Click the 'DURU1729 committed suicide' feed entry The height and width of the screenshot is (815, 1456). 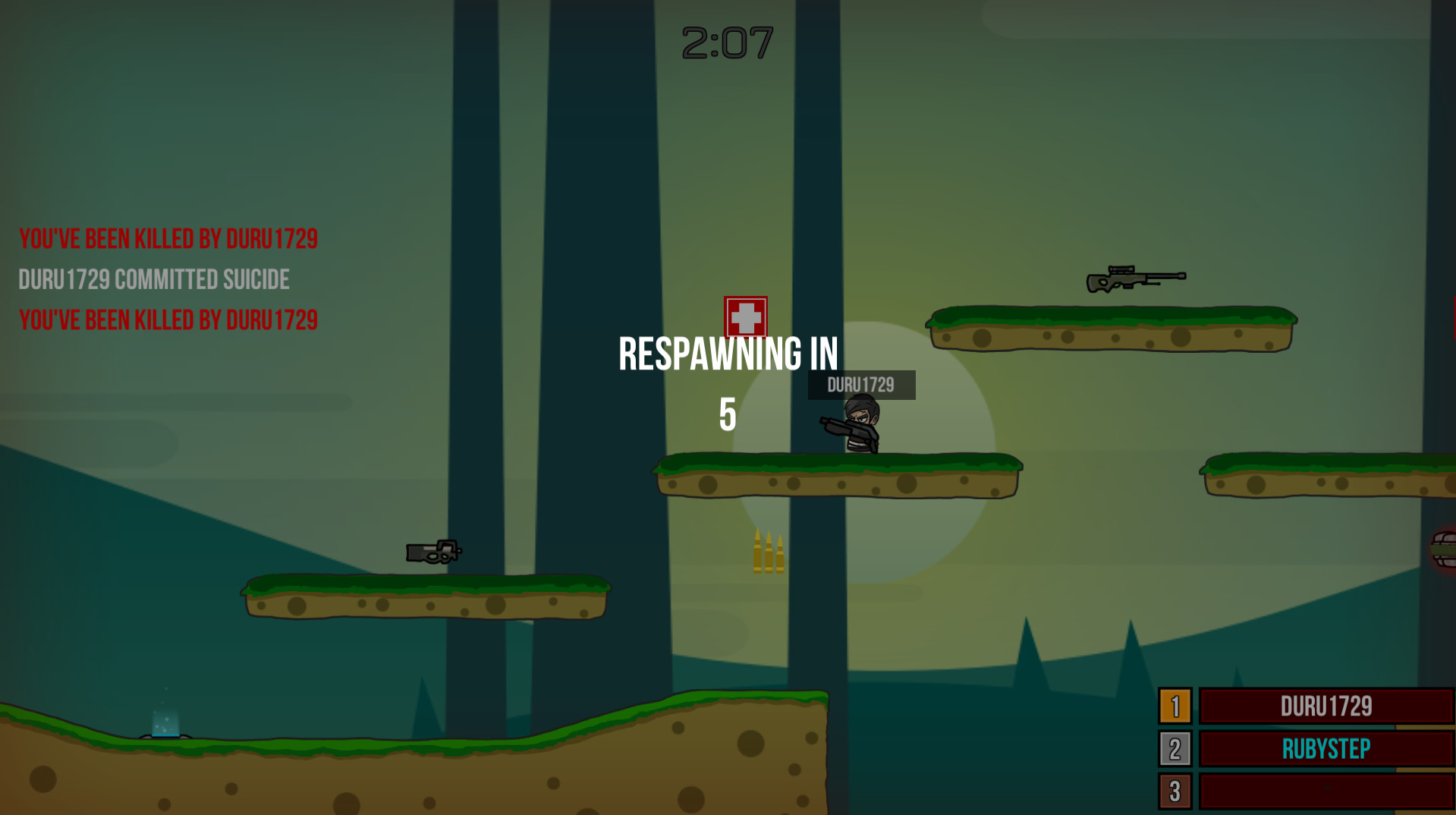pyautogui.click(x=153, y=278)
